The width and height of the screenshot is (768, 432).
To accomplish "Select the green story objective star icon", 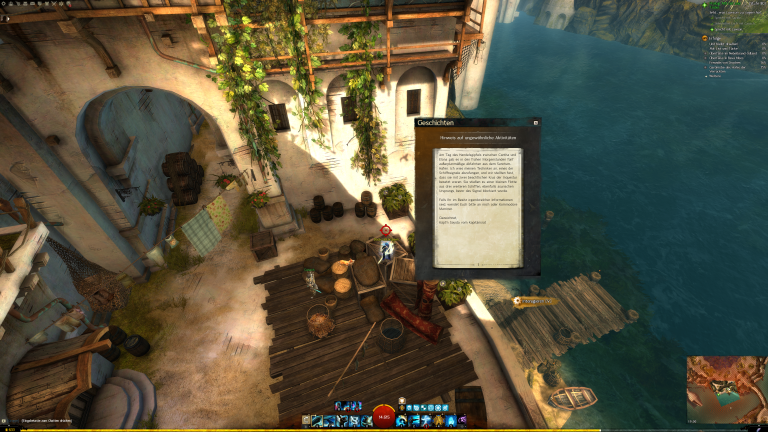I will [x=703, y=6].
